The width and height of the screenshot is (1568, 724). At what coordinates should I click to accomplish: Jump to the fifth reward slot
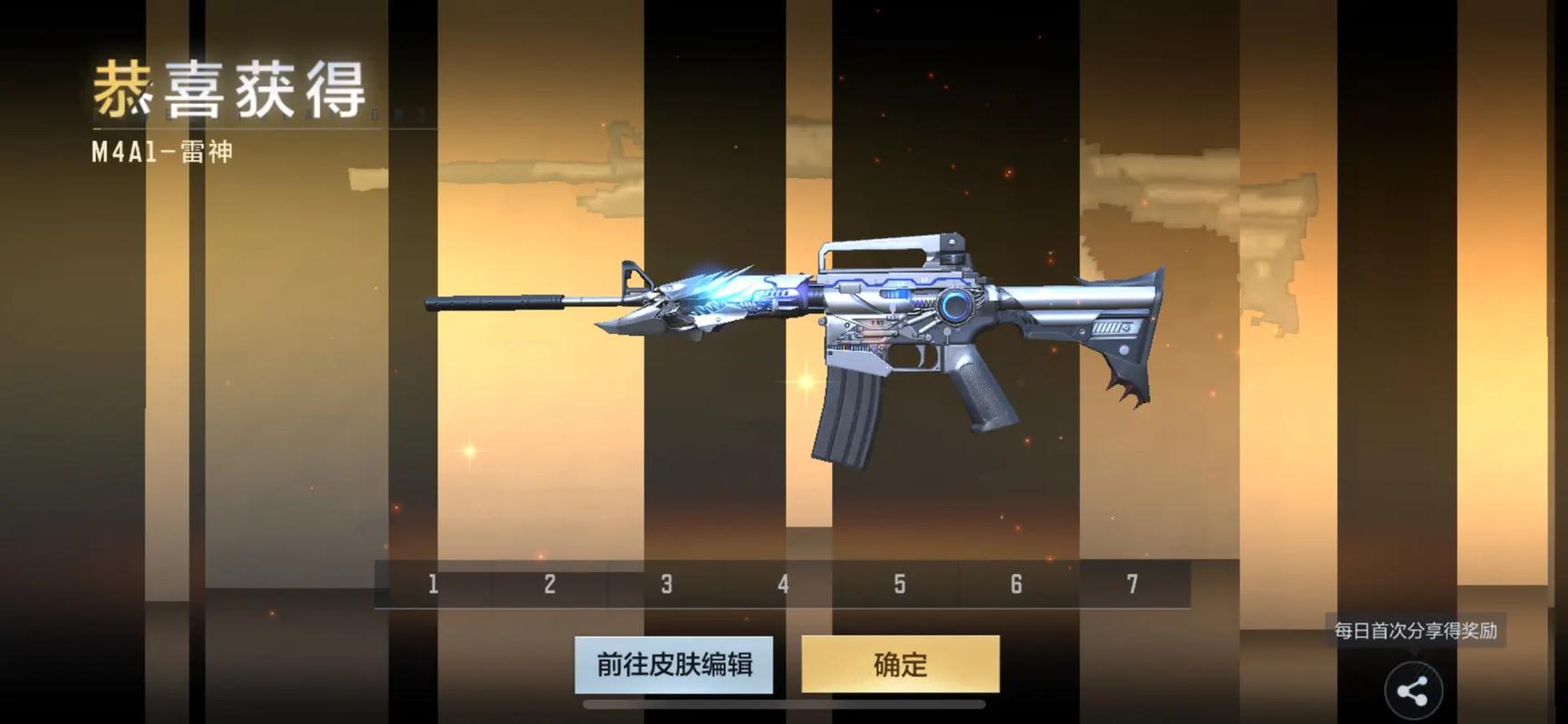(899, 585)
